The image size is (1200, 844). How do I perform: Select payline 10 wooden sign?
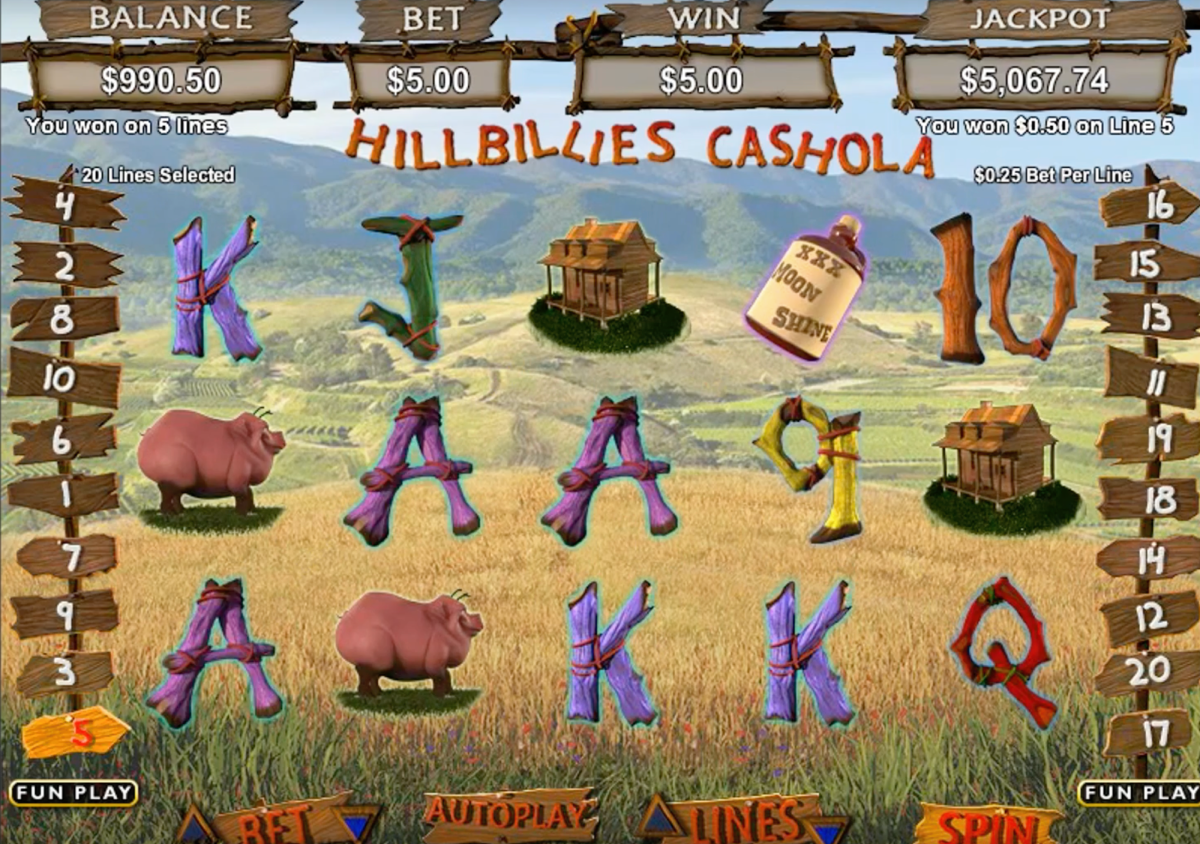pyautogui.click(x=63, y=379)
